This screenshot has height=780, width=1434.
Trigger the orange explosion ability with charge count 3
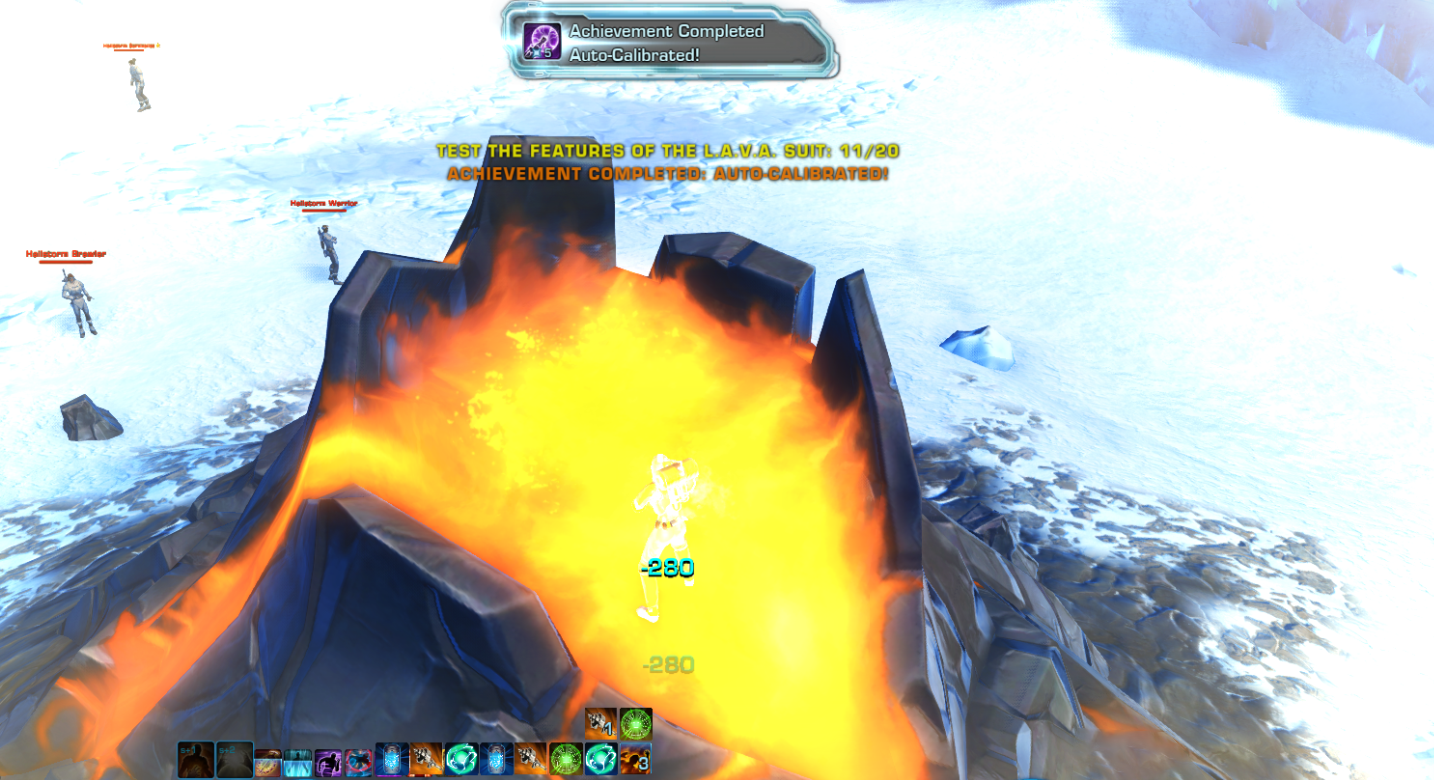coord(636,759)
